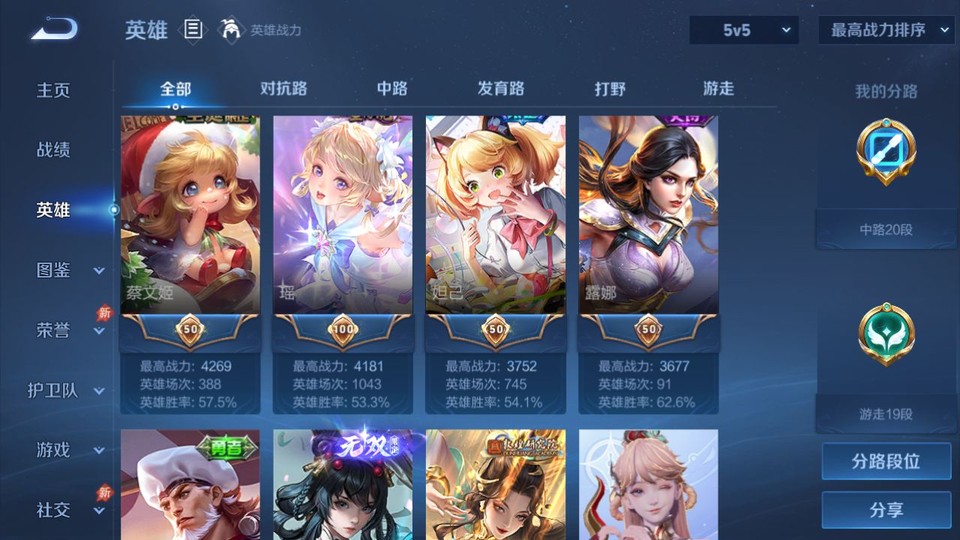Select the 露娜 hero card
The image size is (960, 540).
[x=648, y=215]
